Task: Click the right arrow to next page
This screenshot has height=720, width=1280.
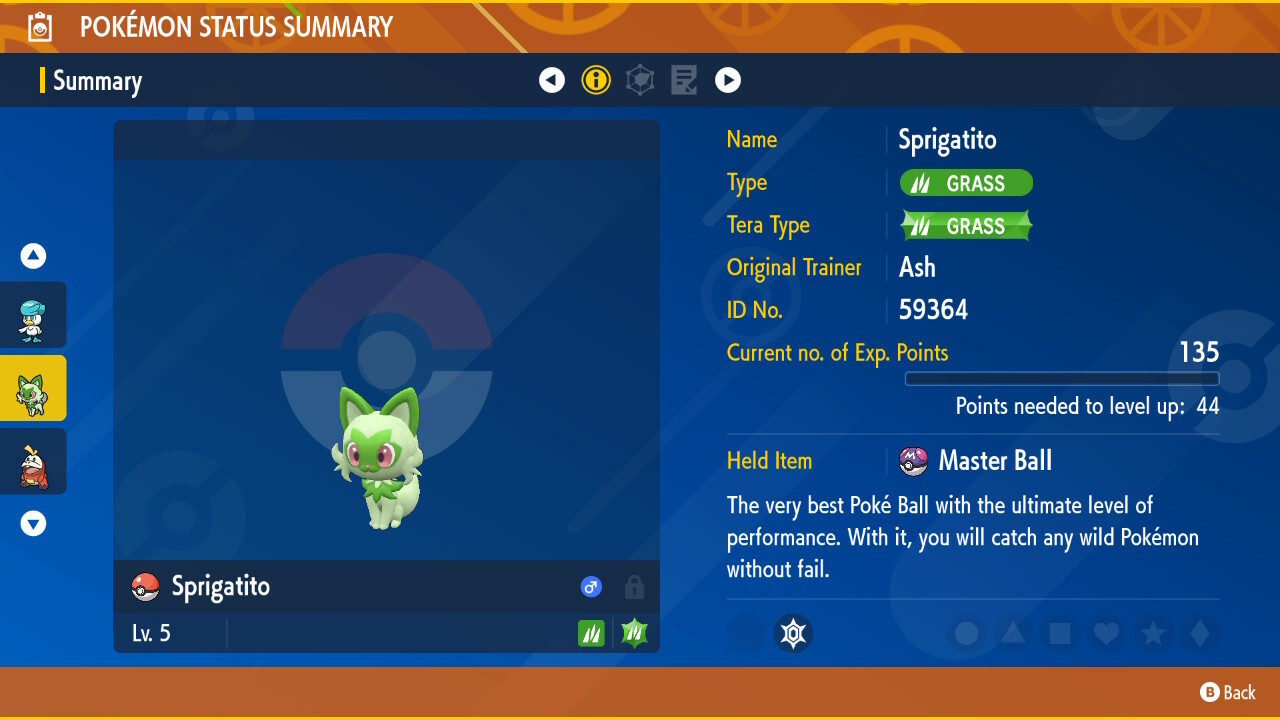Action: [x=728, y=80]
